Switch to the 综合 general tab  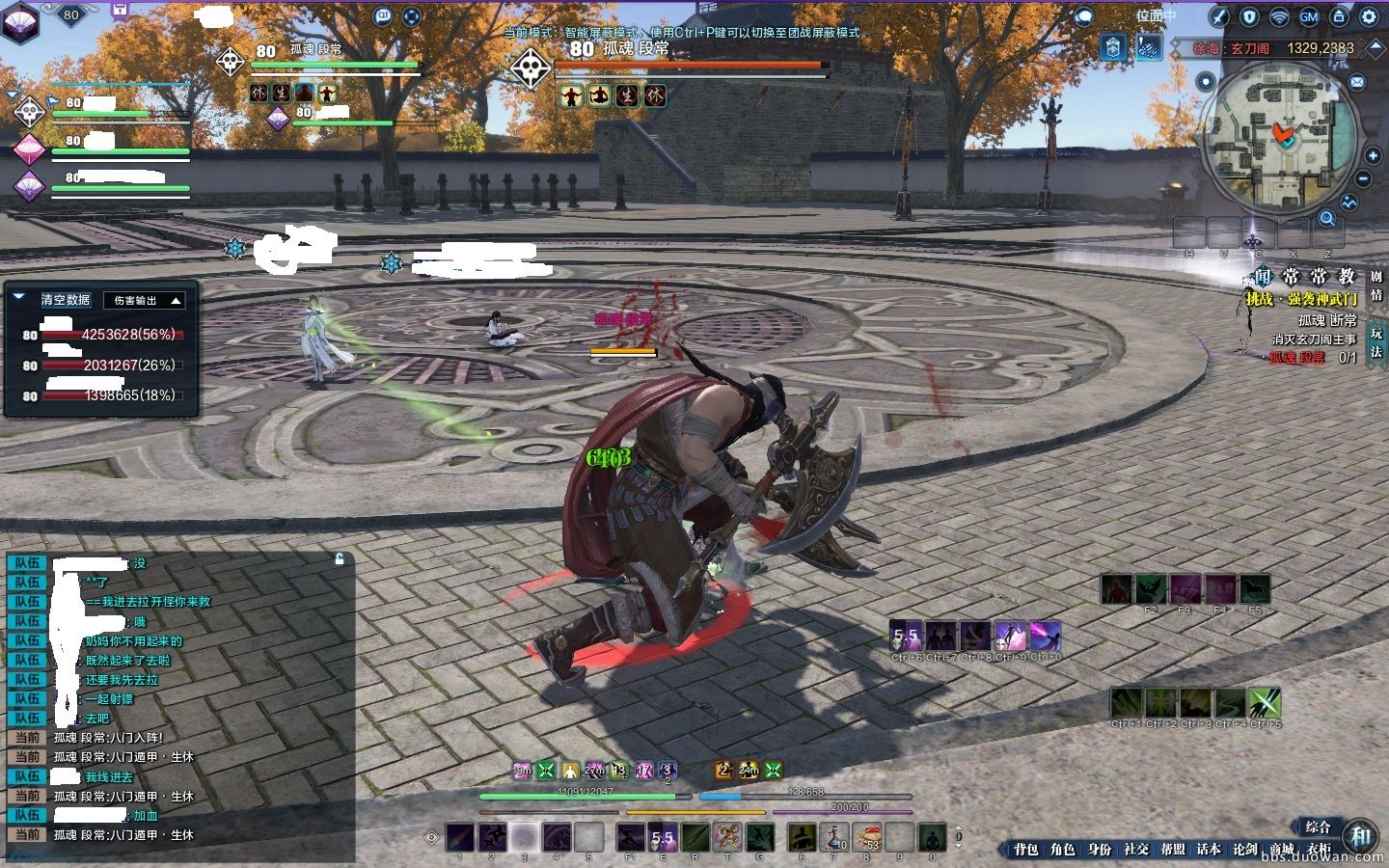(x=1318, y=827)
